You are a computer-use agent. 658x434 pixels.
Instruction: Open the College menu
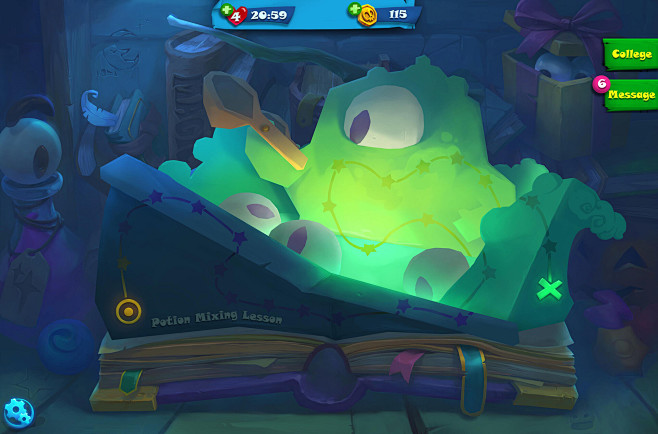point(630,54)
